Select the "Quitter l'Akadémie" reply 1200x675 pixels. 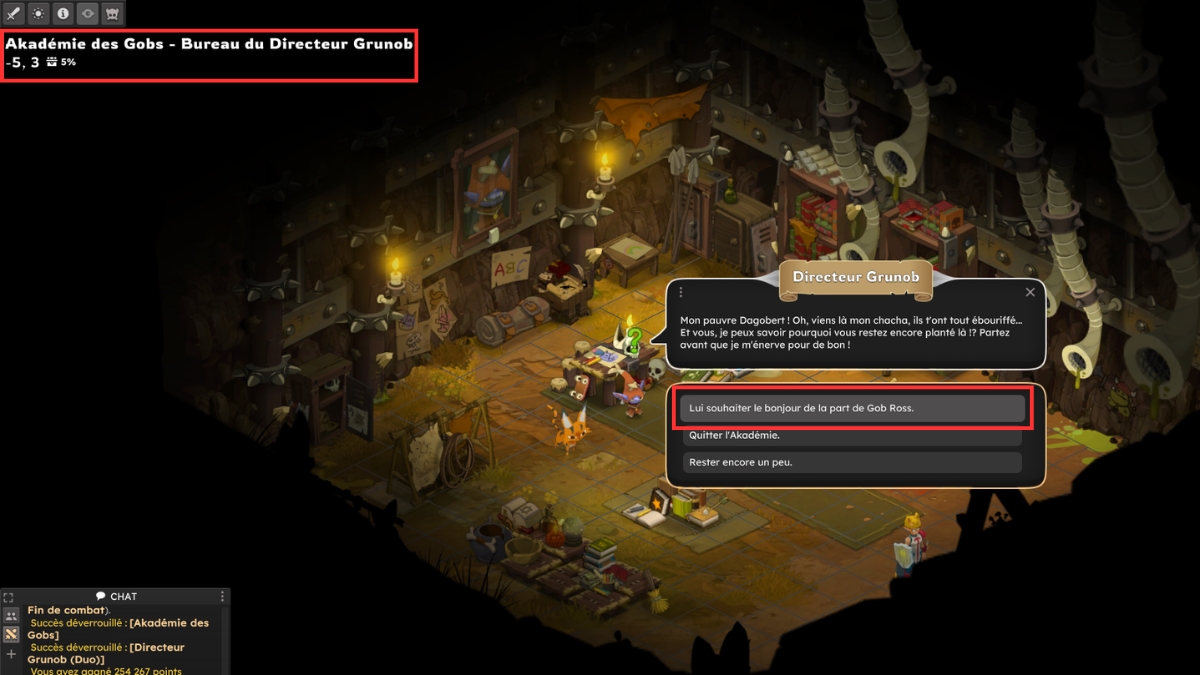[851, 435]
